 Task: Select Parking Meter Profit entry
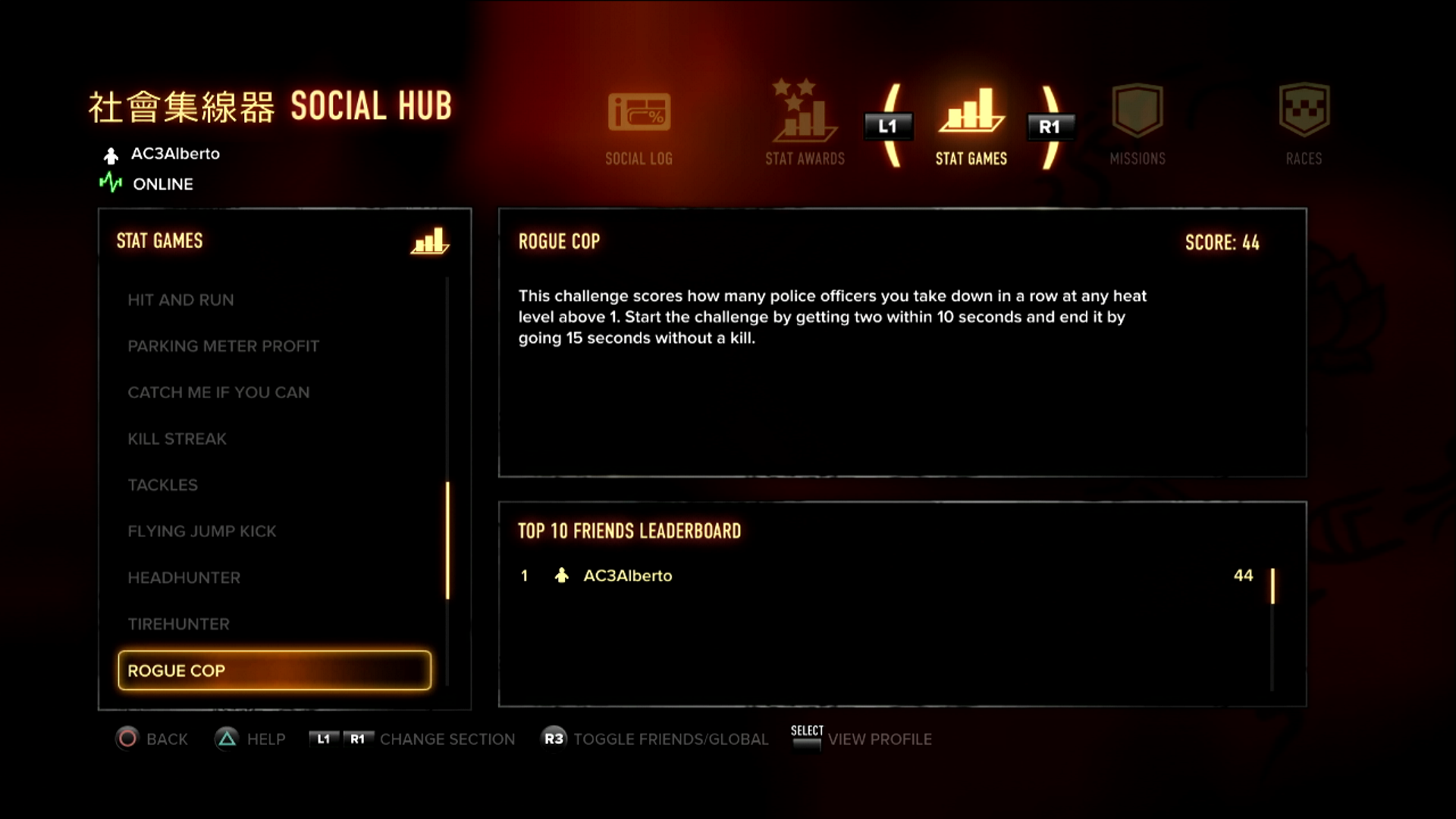223,347
